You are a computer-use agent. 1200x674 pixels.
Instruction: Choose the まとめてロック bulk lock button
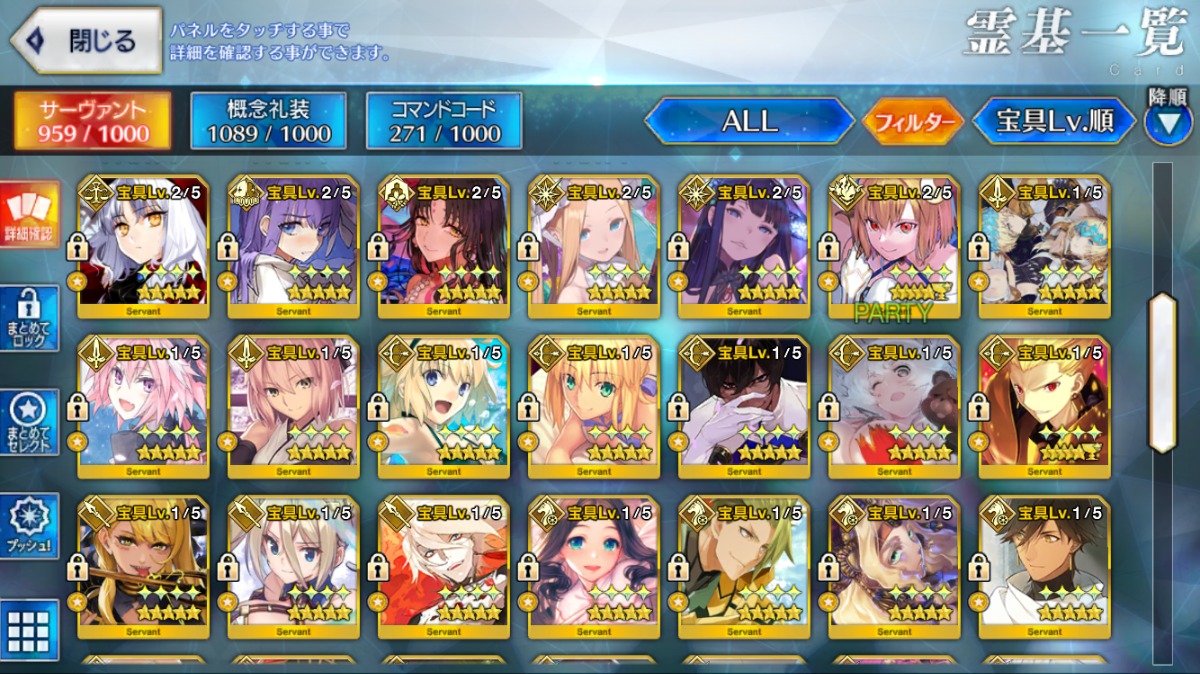[x=28, y=318]
